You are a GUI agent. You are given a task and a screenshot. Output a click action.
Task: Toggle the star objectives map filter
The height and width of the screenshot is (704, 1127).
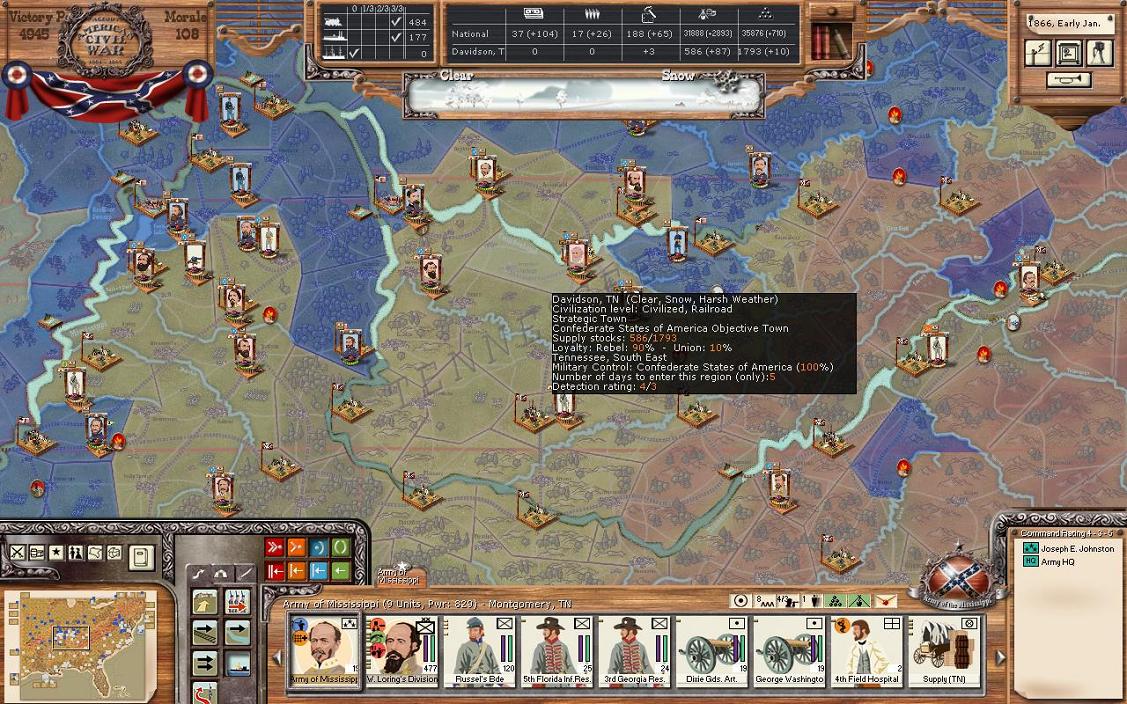point(57,553)
